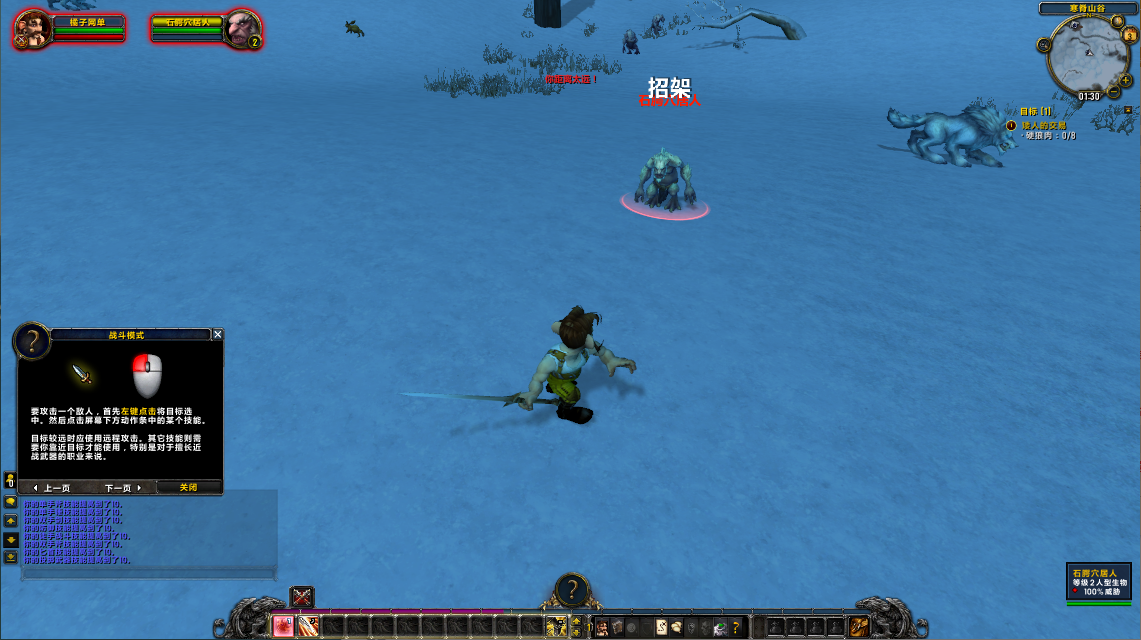The height and width of the screenshot is (640, 1141).
Task: Click the 关闭 button in the tutorial panel
Action: (x=188, y=488)
